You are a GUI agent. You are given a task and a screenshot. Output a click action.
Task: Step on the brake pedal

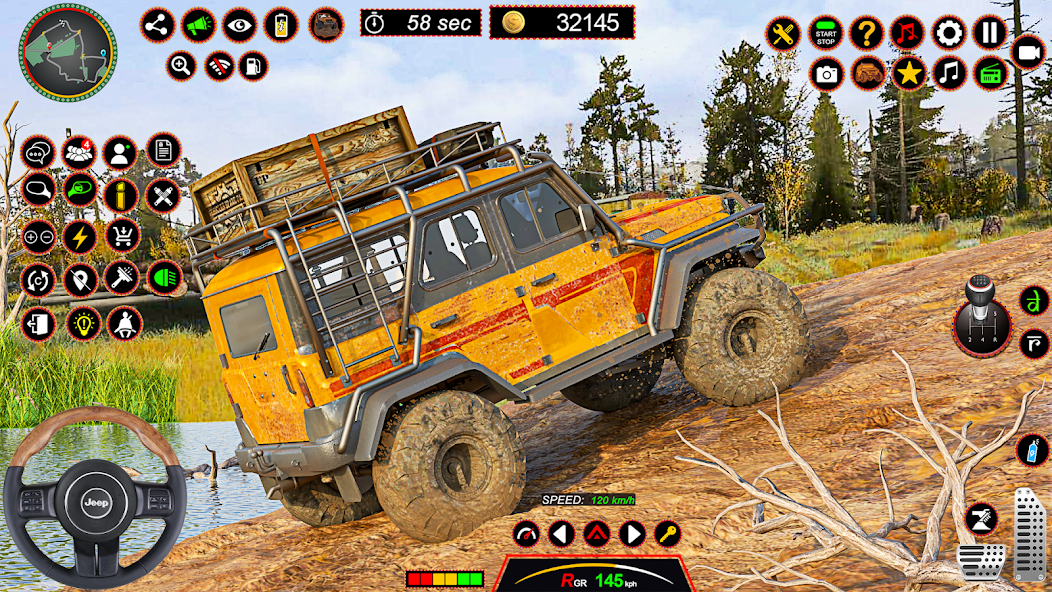coord(980,561)
